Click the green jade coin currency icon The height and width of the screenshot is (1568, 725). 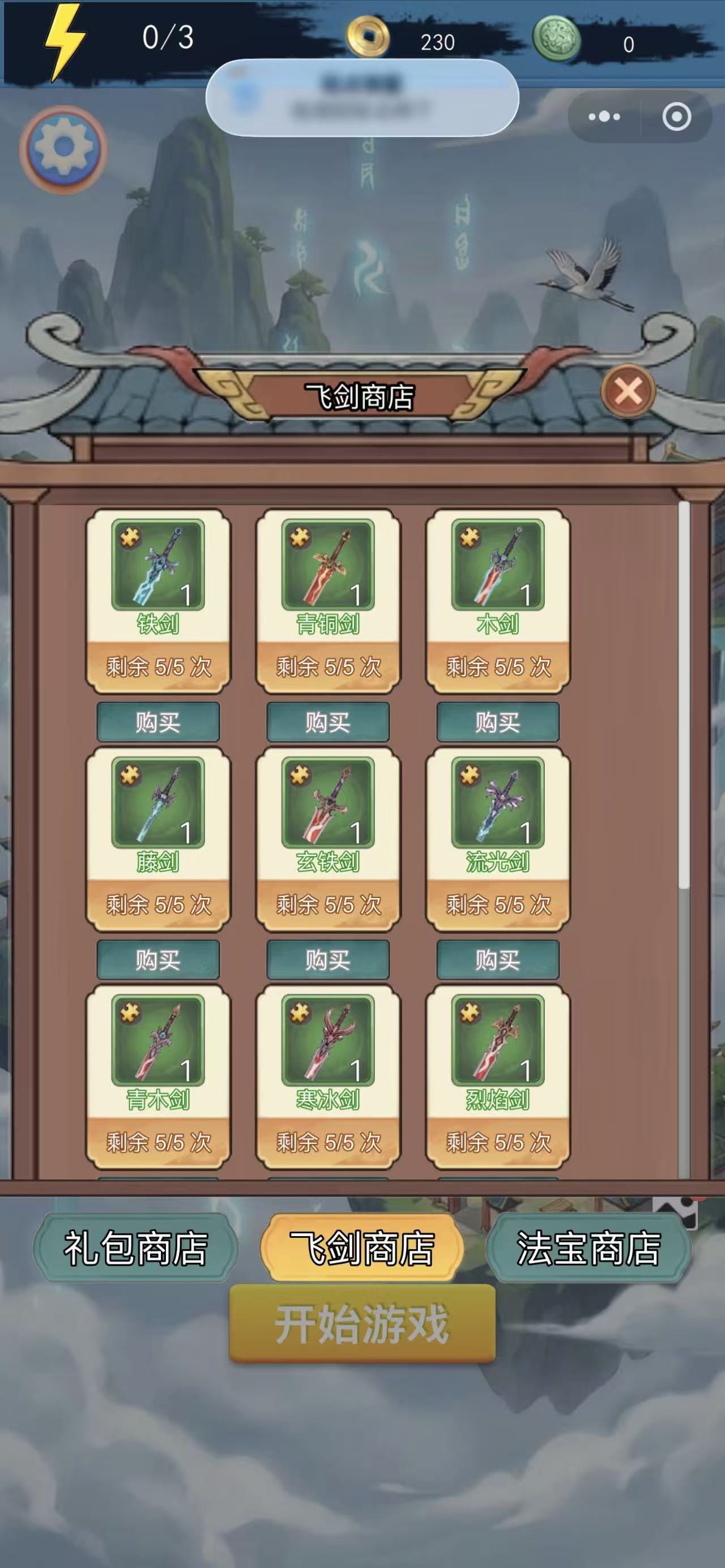[556, 39]
